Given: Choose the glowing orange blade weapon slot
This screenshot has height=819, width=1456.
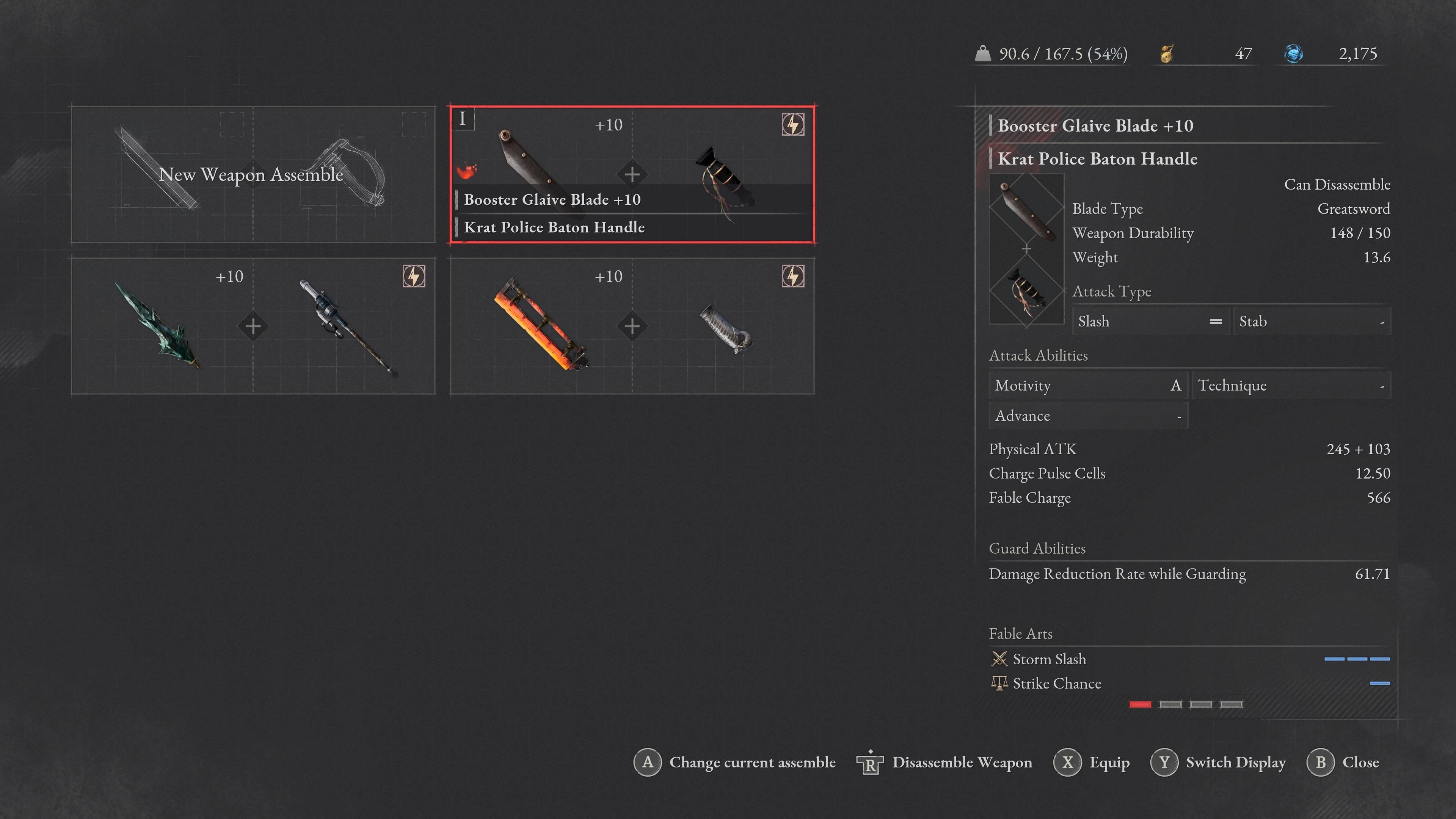Looking at the screenshot, I should tap(632, 326).
